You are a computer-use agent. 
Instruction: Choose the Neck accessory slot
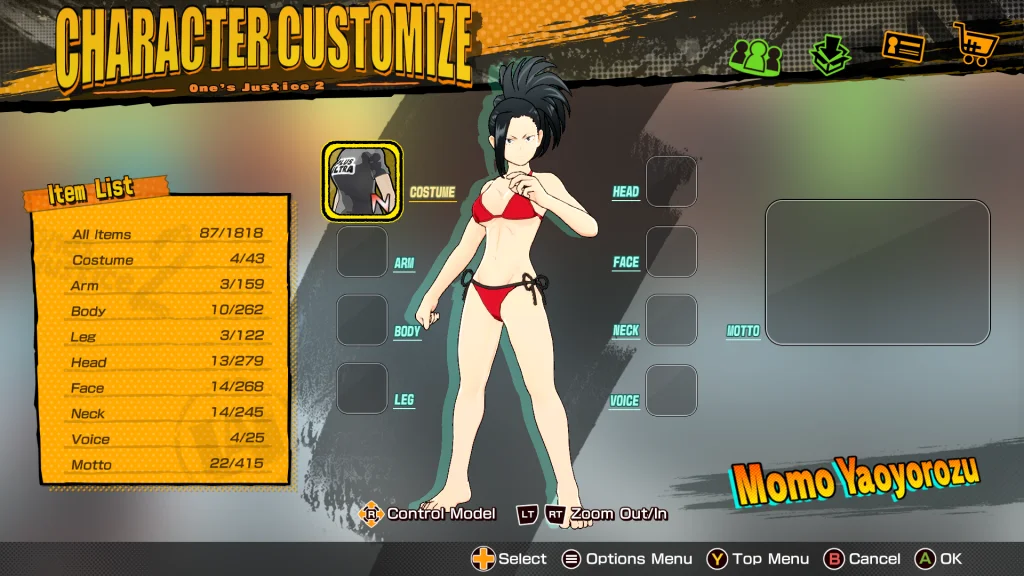point(671,320)
